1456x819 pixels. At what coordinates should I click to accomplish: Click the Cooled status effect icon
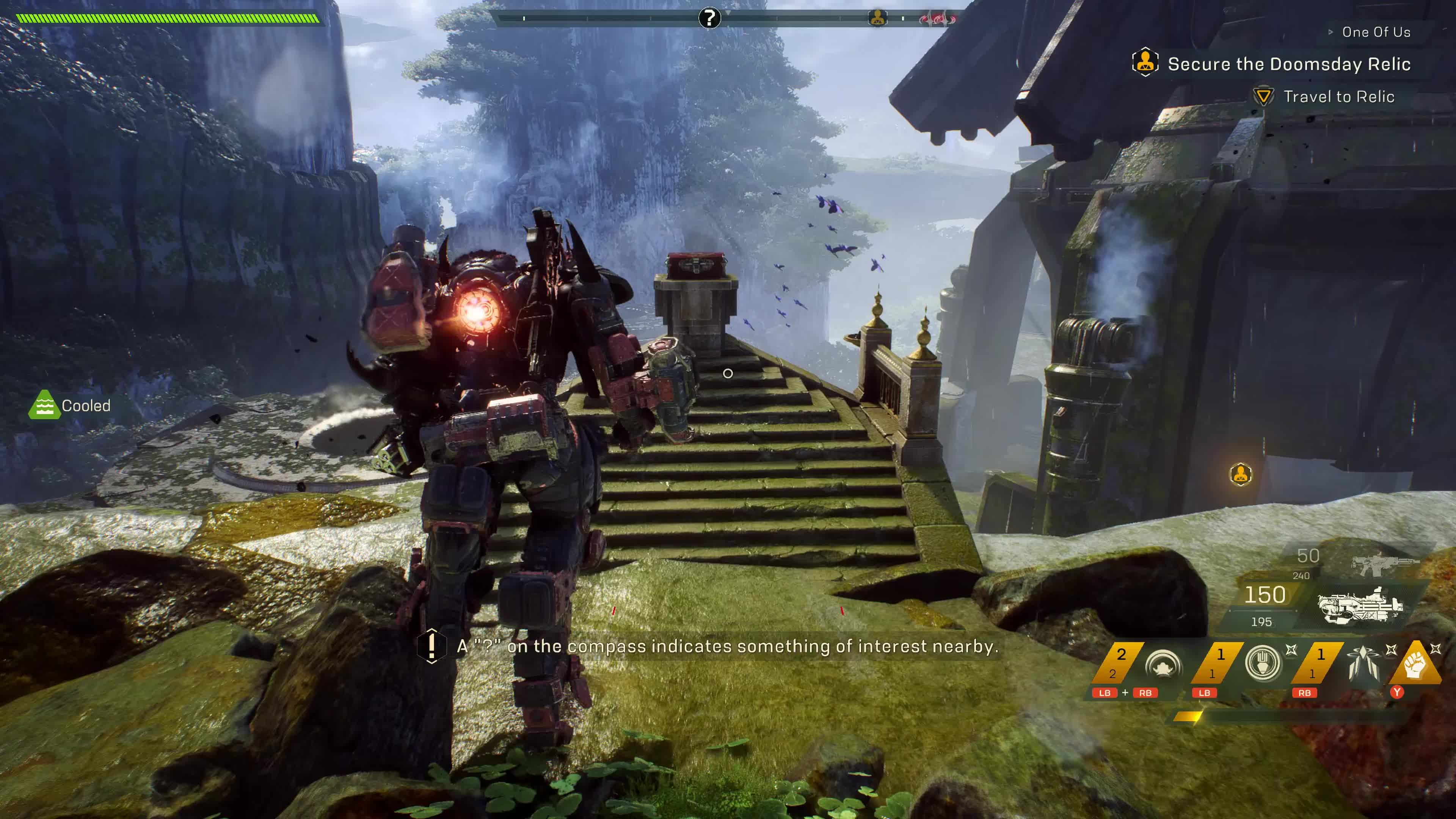(x=44, y=405)
